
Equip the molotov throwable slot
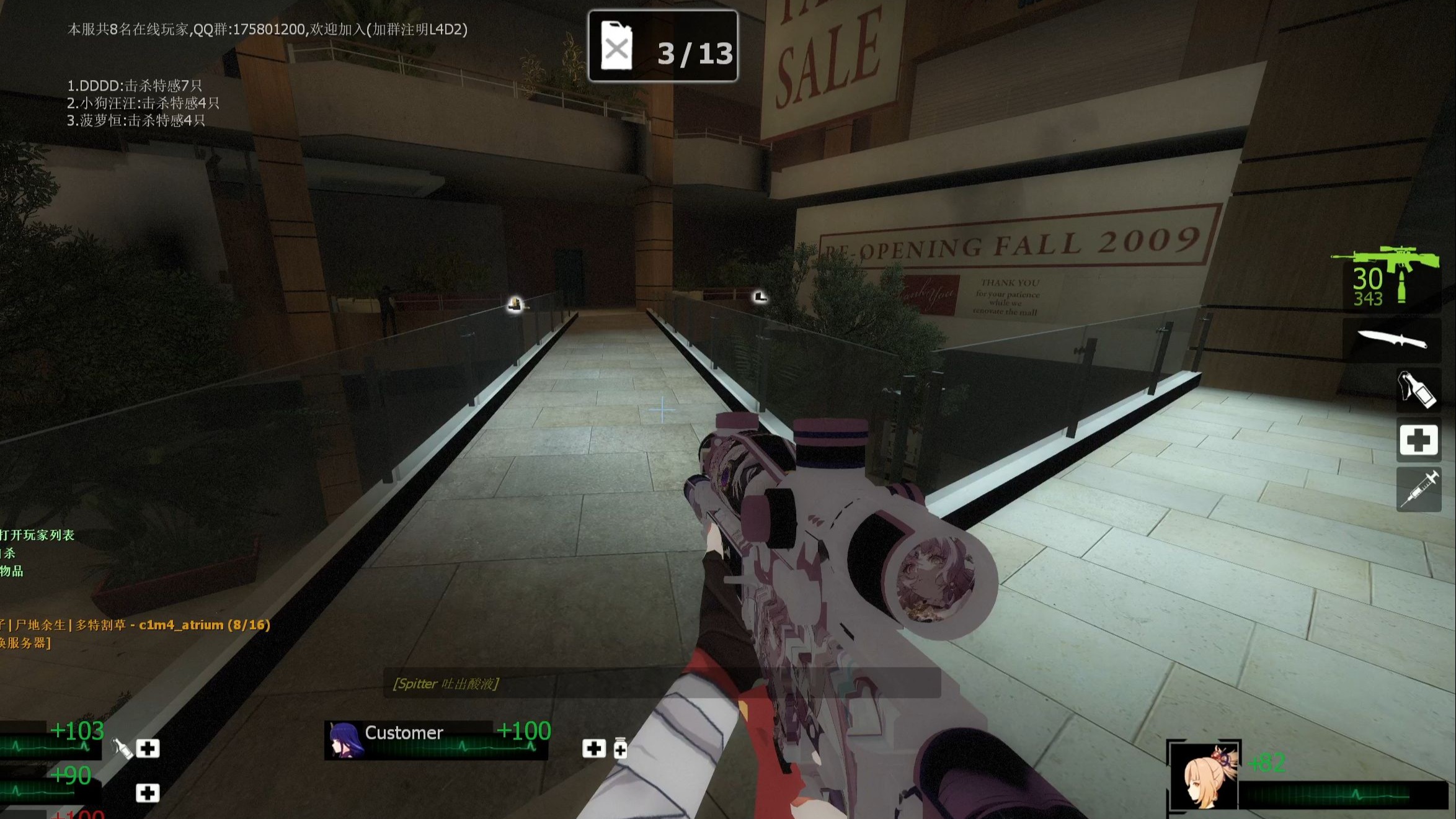[1418, 390]
